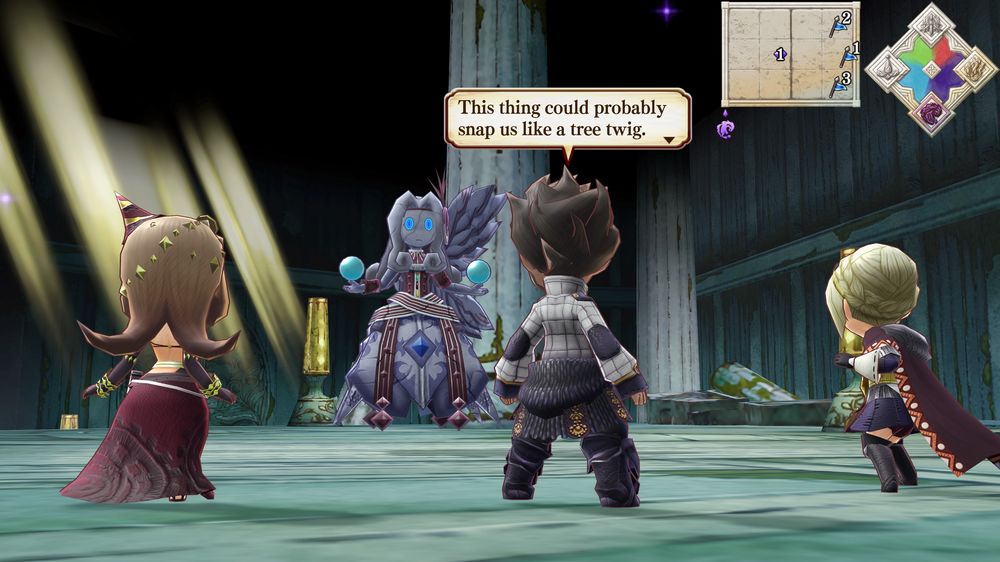Image resolution: width=1000 pixels, height=562 pixels.
Task: Click the purple swirl icon below minimap
Action: [726, 127]
